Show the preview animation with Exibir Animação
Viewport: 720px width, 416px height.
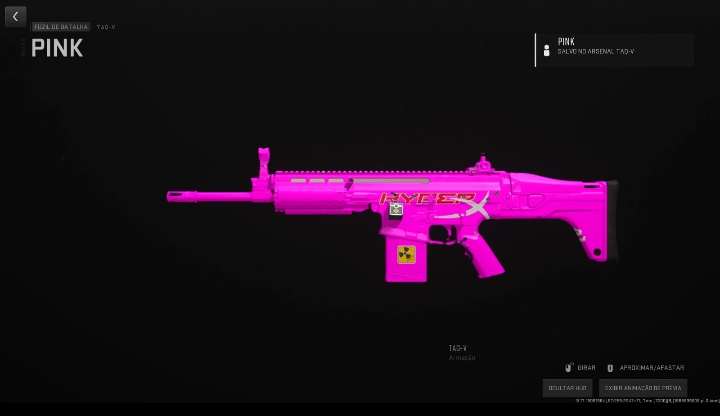point(642,387)
